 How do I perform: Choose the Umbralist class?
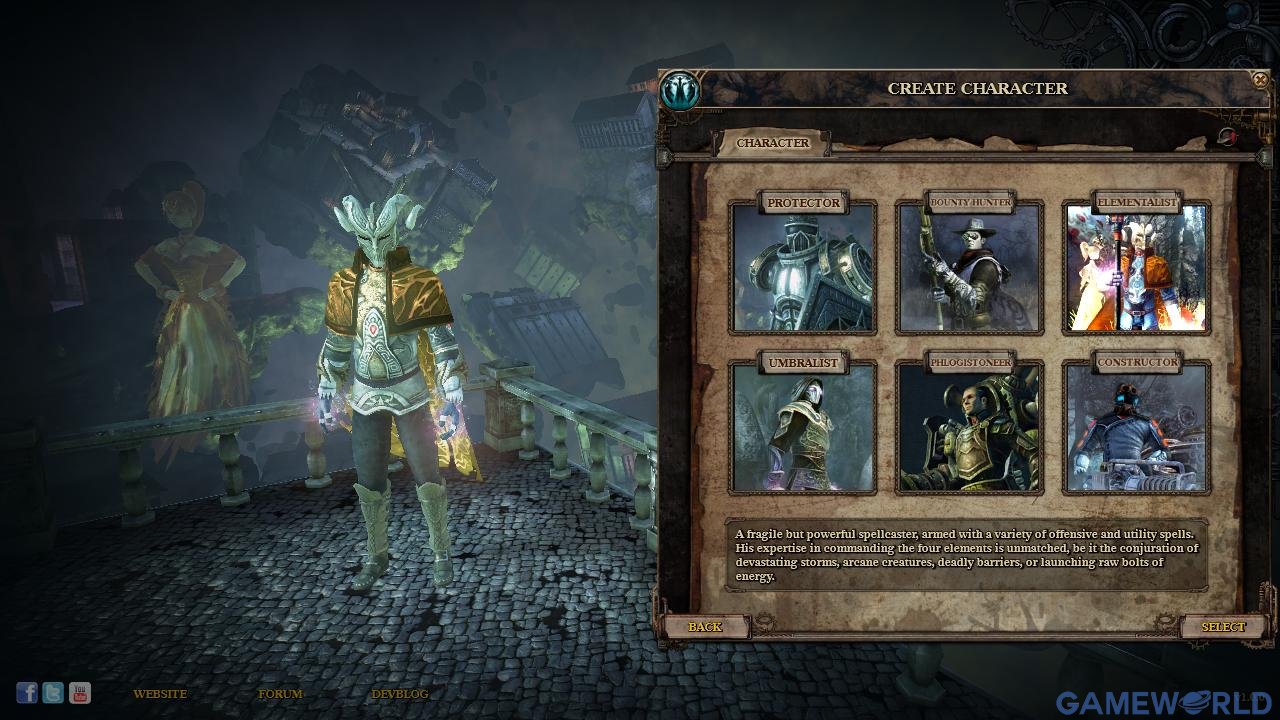pyautogui.click(x=803, y=428)
